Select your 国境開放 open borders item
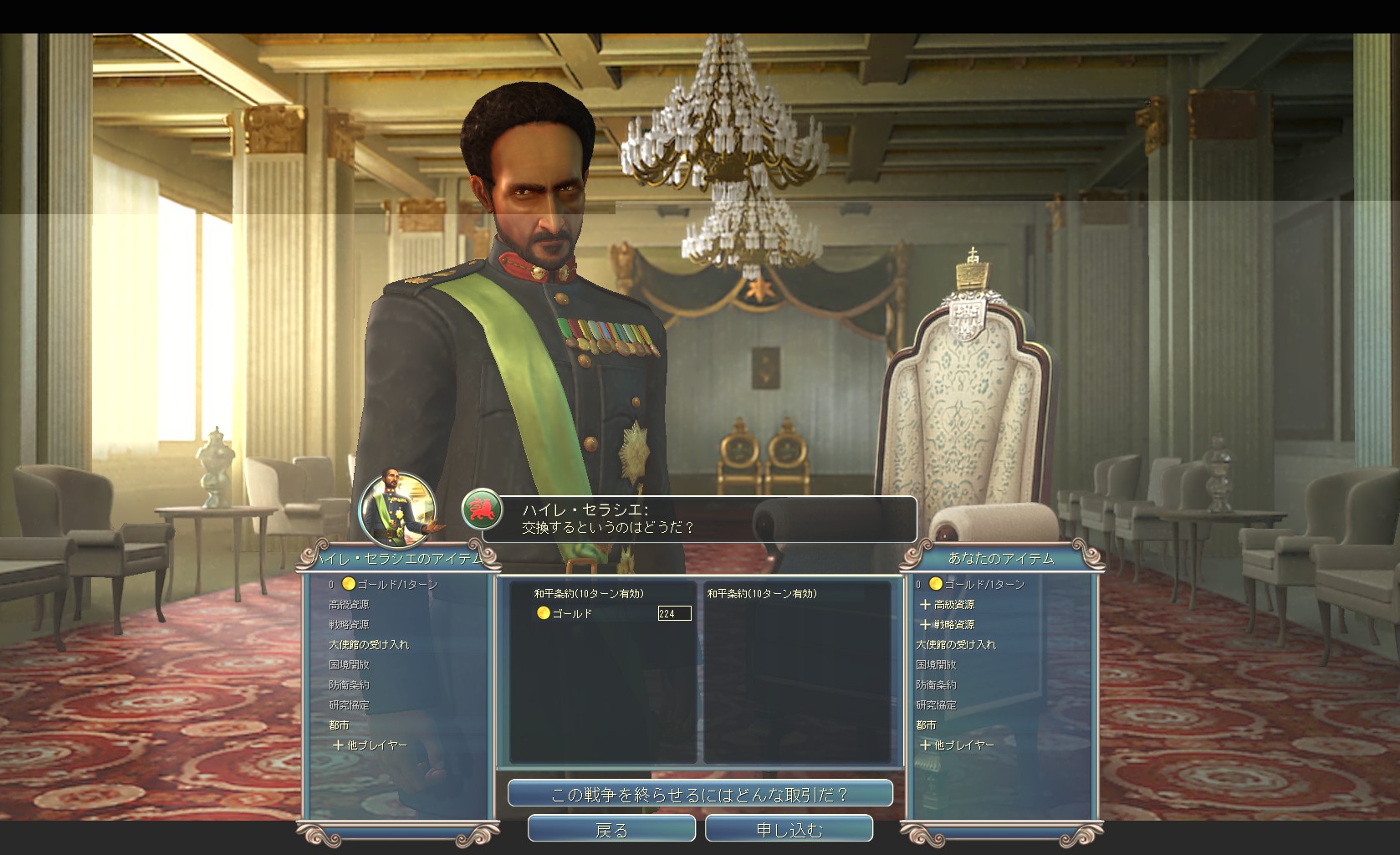The image size is (1400, 855). click(x=935, y=664)
